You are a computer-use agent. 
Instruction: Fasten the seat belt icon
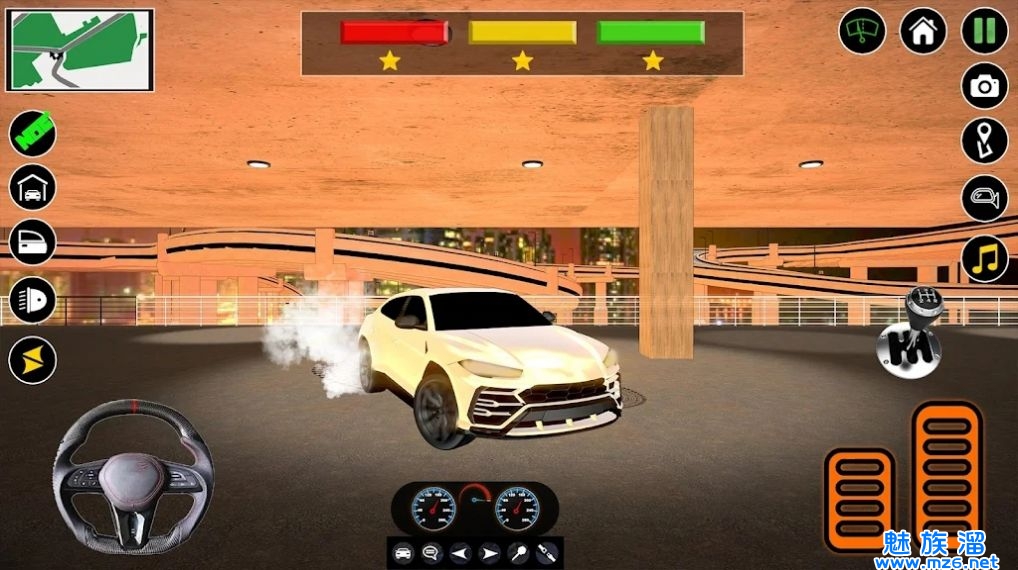(547, 553)
